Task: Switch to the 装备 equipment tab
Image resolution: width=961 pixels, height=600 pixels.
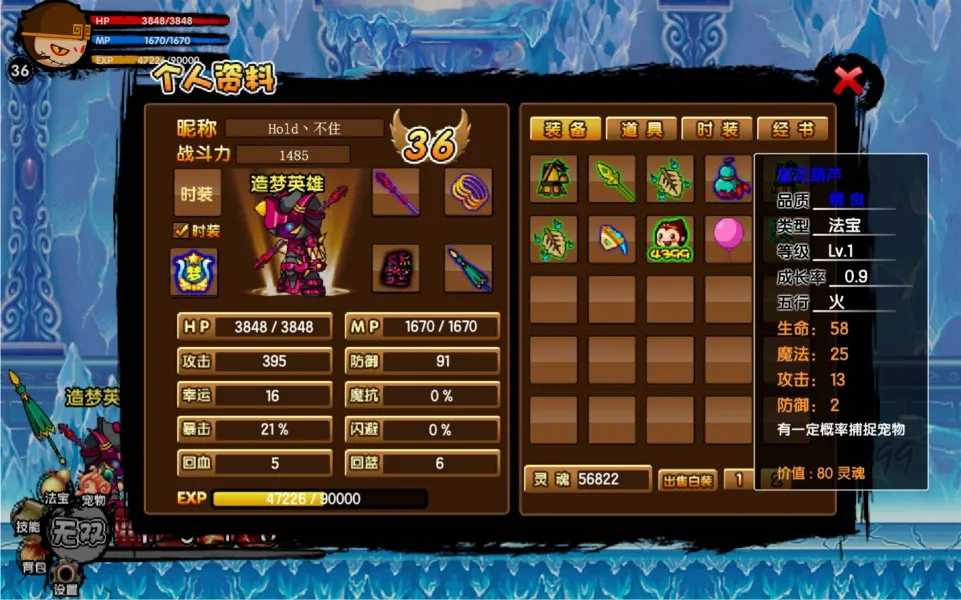Action: pyautogui.click(x=565, y=129)
